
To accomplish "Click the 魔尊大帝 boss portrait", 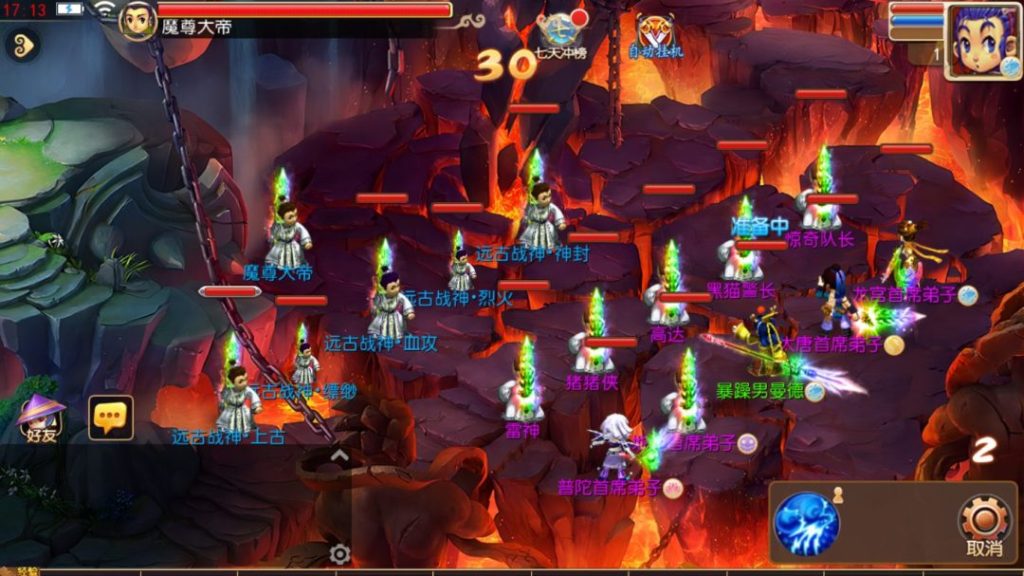I will click(x=138, y=20).
